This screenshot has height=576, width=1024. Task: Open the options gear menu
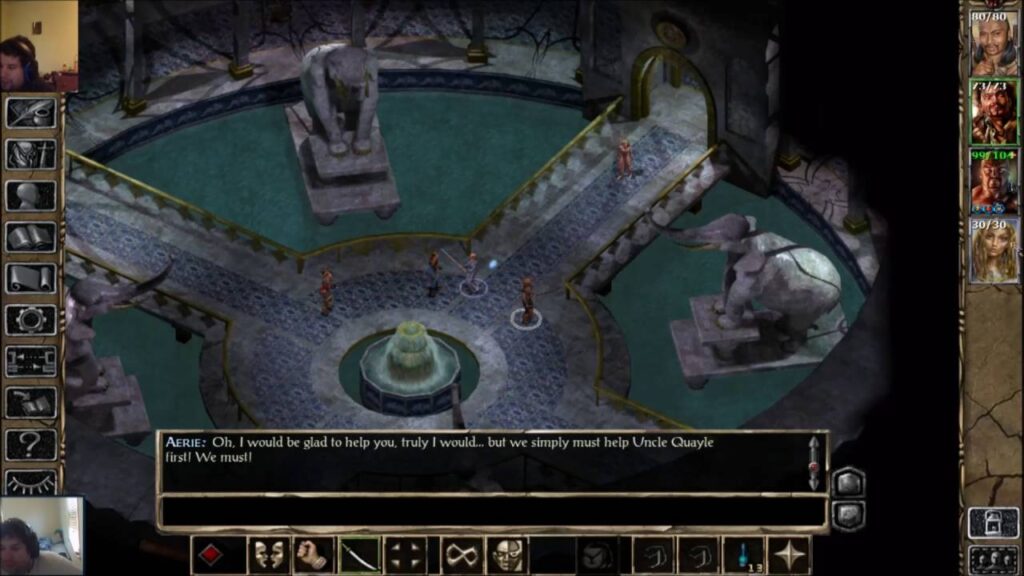click(31, 320)
